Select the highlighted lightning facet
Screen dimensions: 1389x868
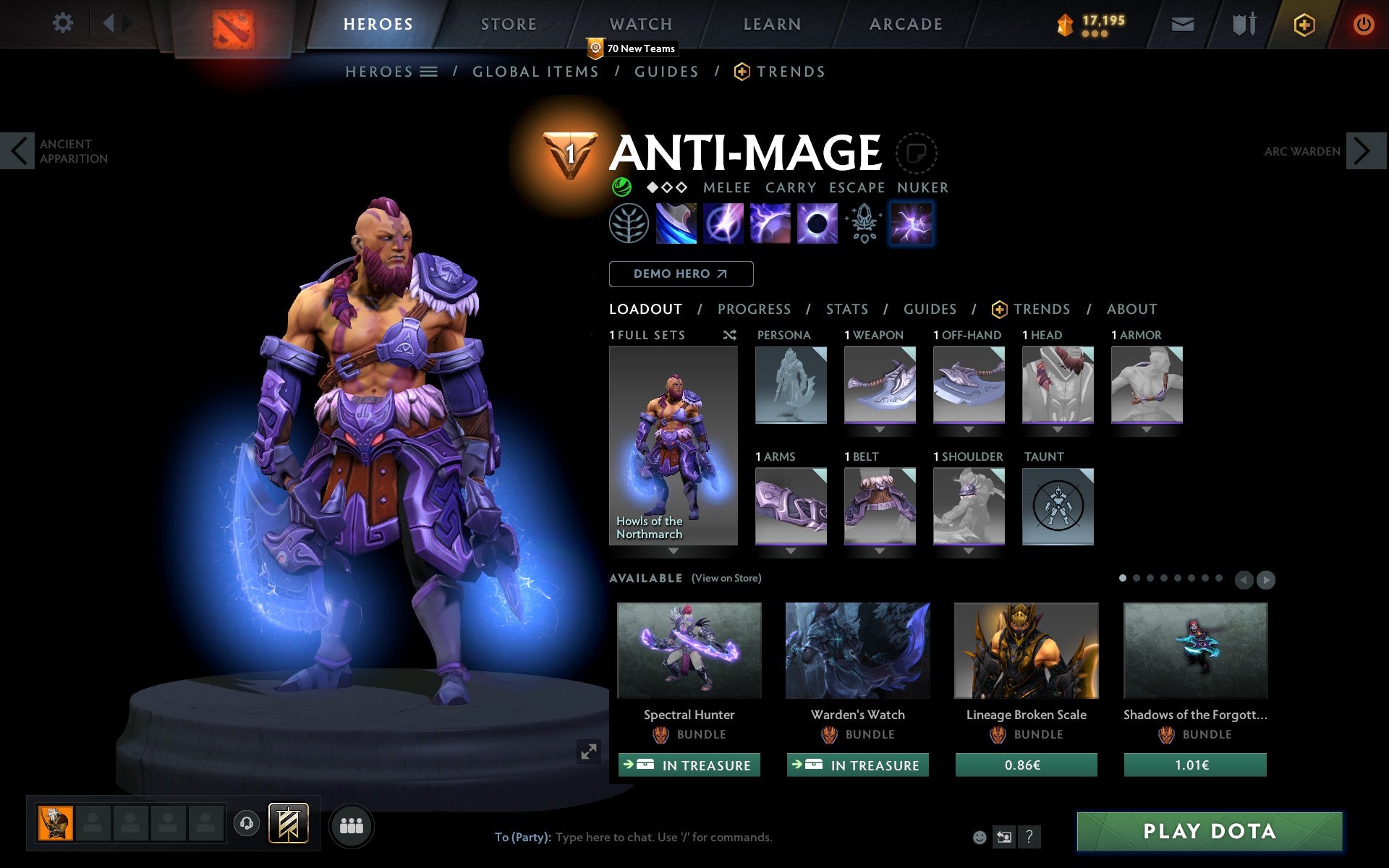[x=912, y=223]
